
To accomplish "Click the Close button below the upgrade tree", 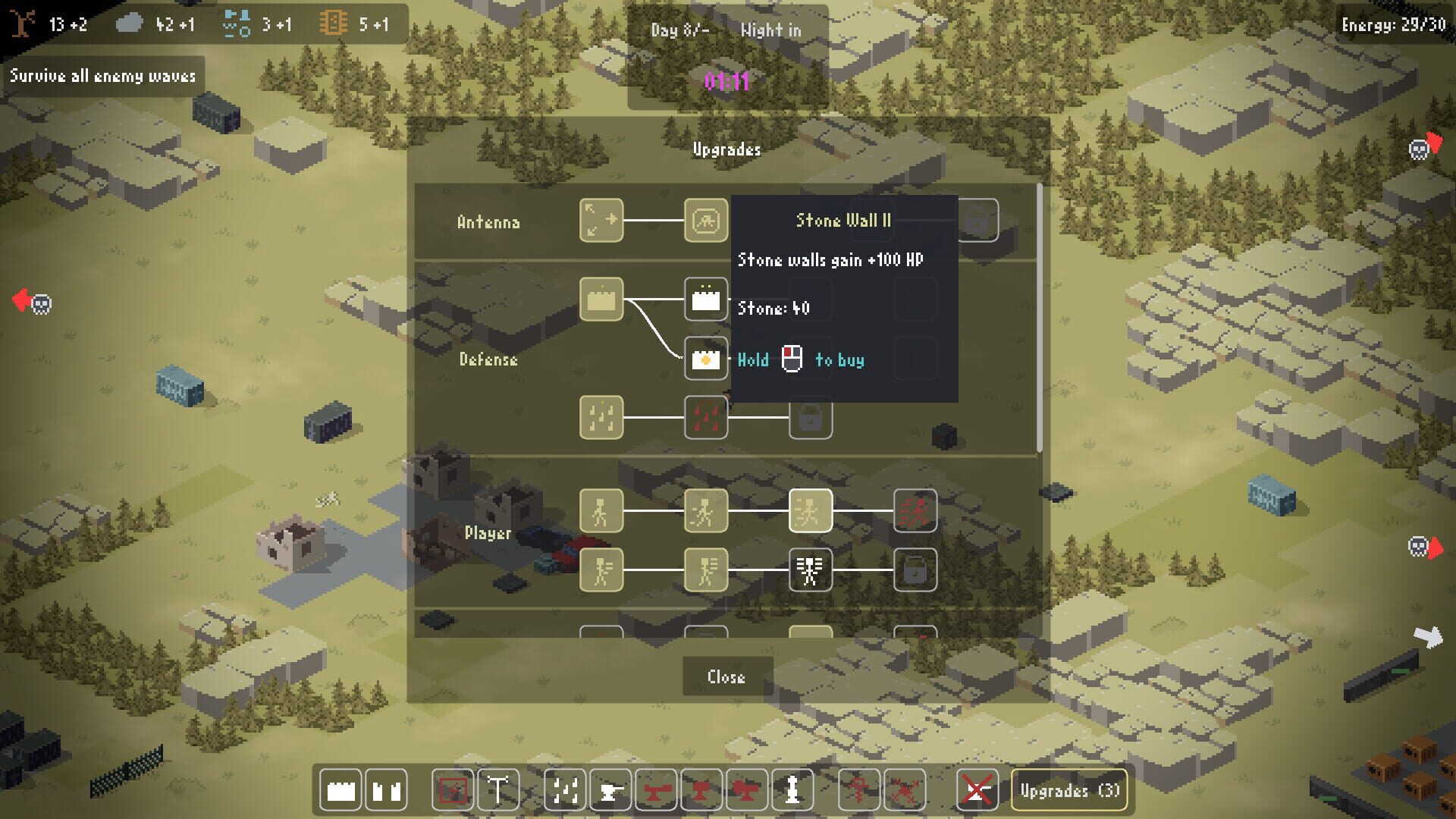I will (726, 676).
